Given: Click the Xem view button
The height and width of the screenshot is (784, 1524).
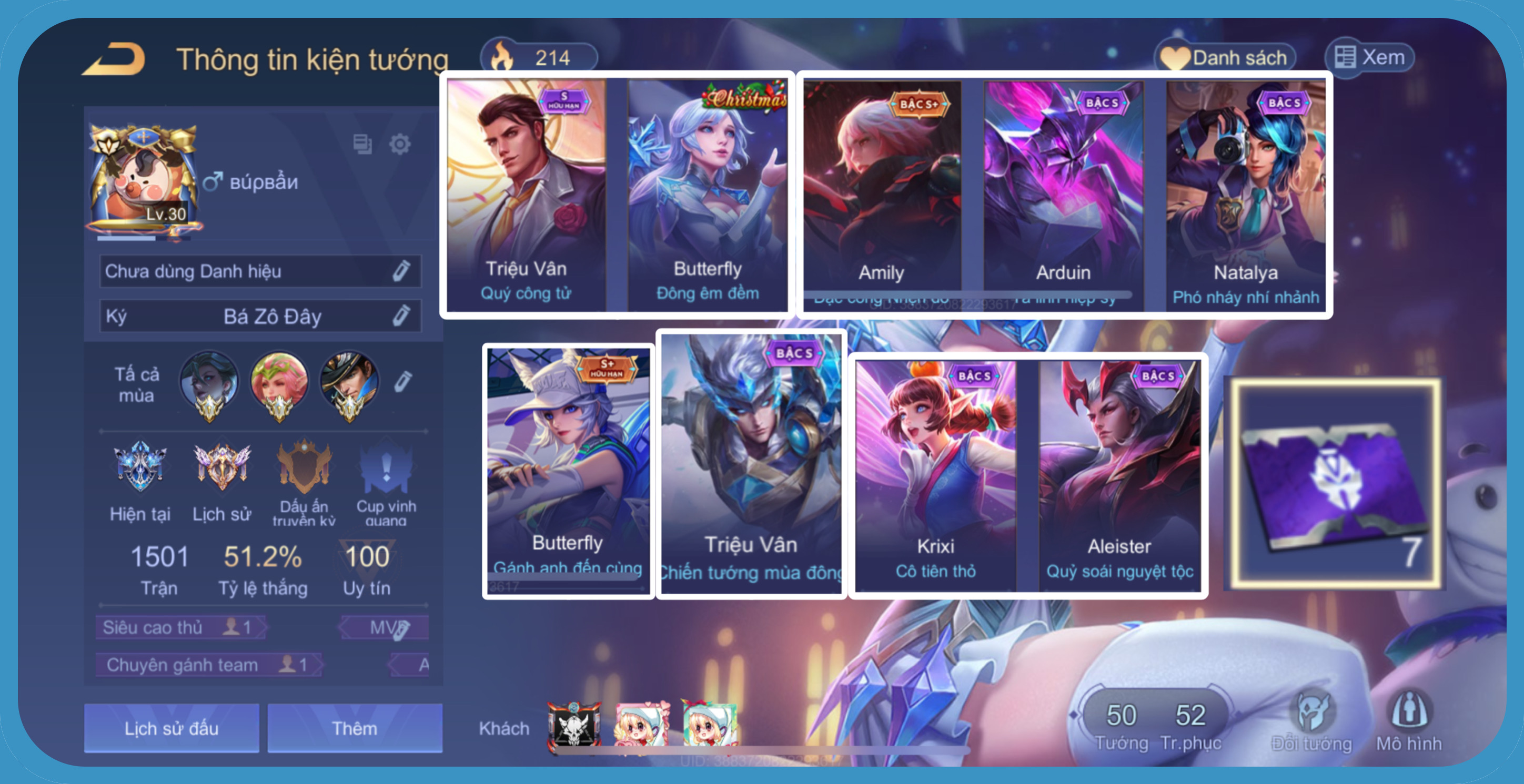Looking at the screenshot, I should tap(1370, 57).
